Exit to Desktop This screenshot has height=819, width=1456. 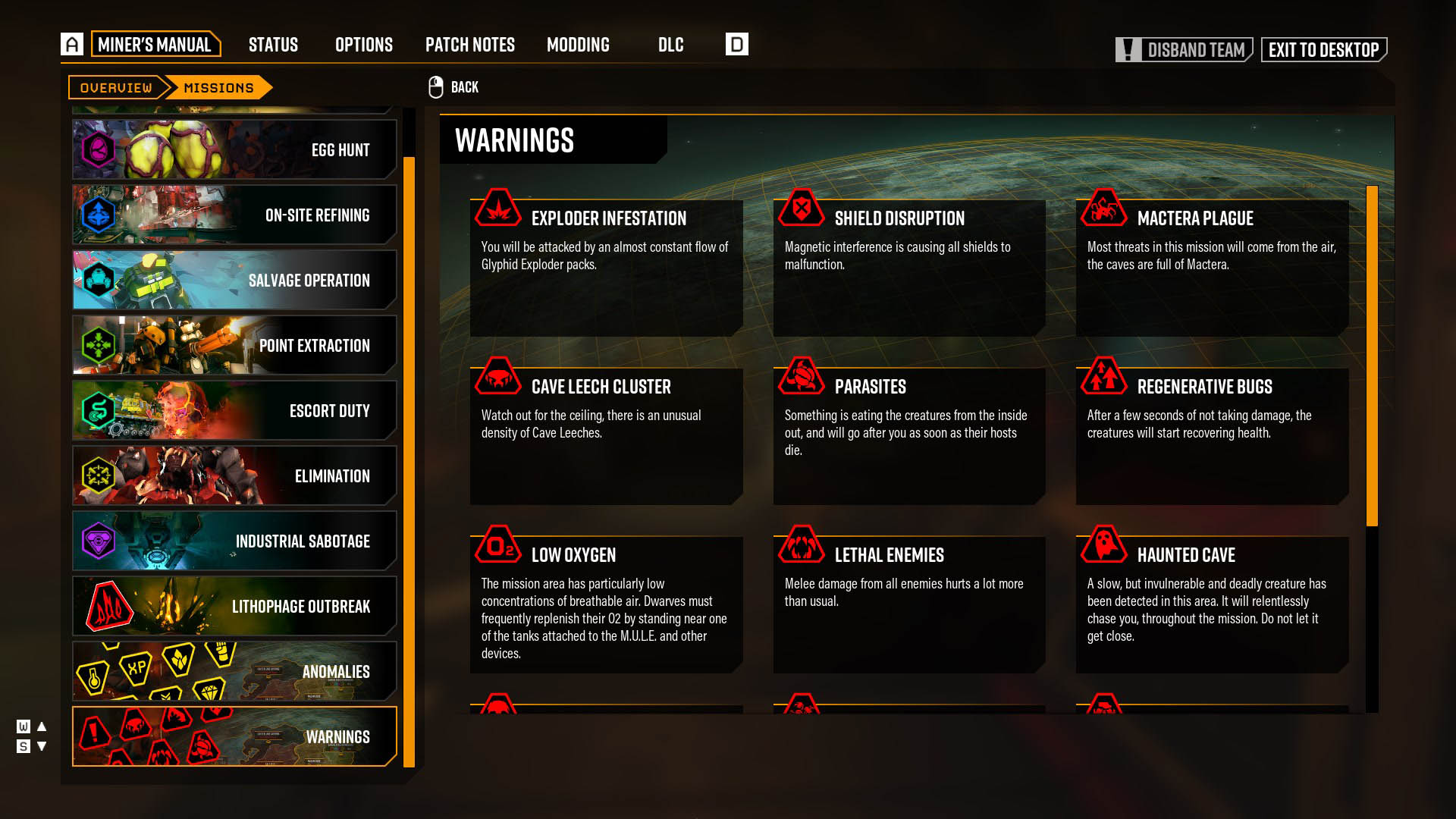[1323, 50]
